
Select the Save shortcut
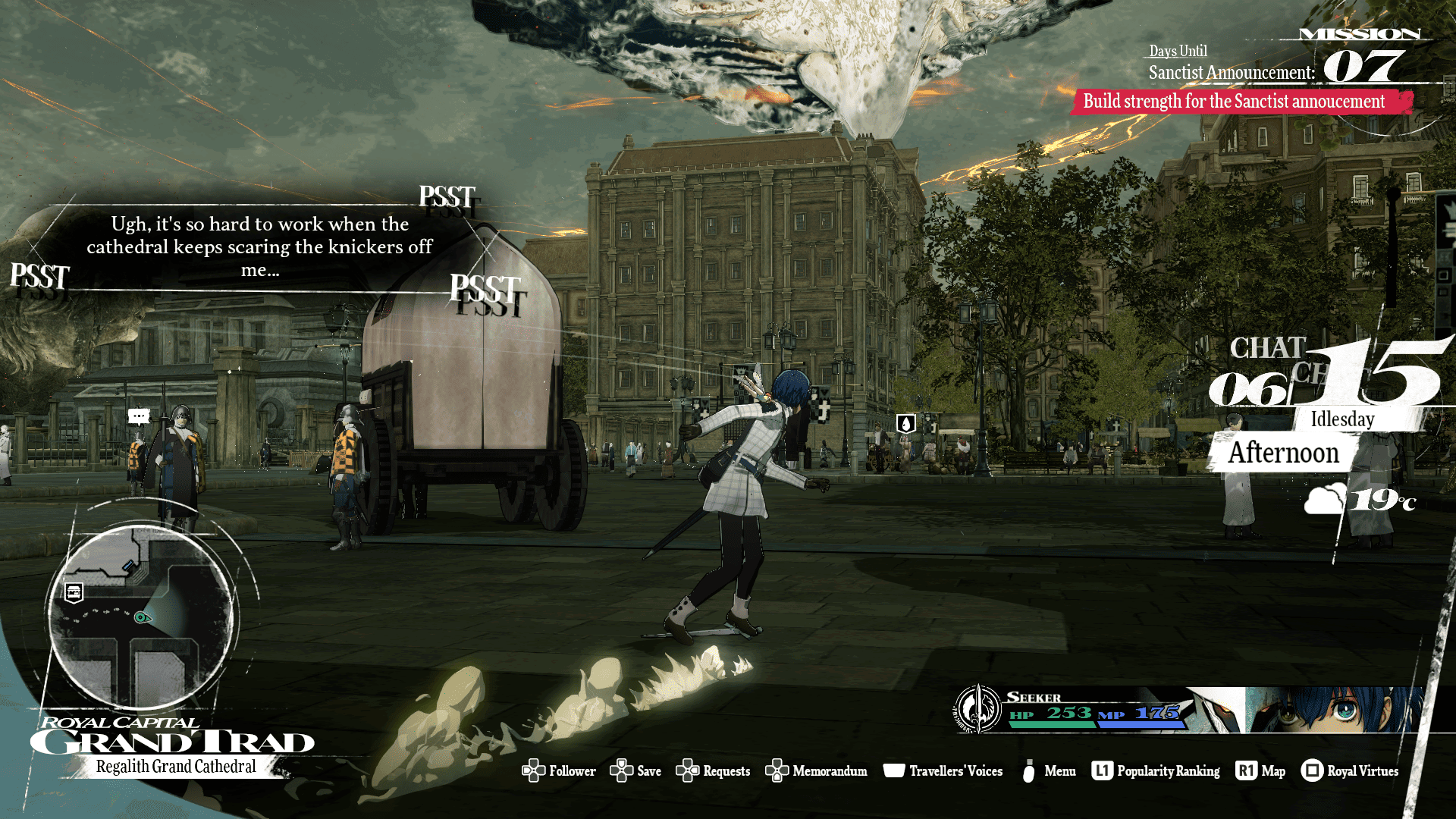pyautogui.click(x=635, y=771)
